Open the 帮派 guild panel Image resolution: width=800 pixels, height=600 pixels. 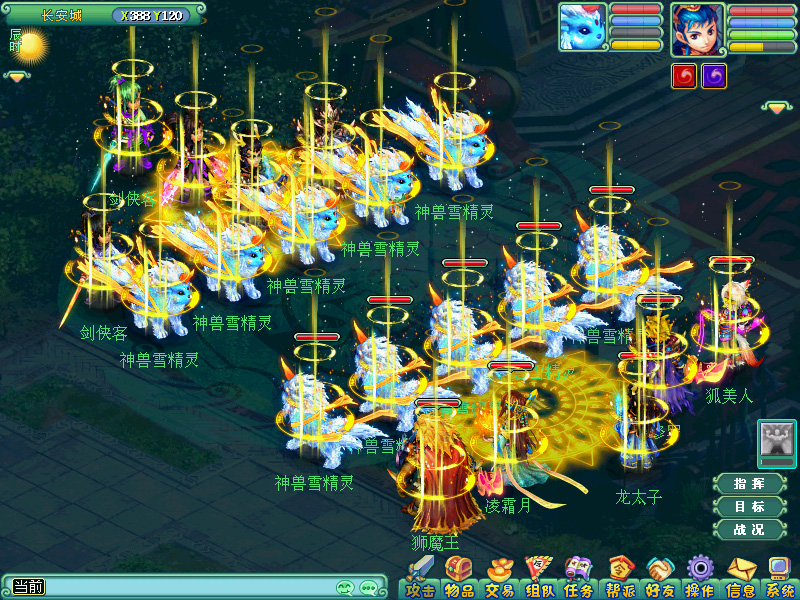[x=620, y=580]
